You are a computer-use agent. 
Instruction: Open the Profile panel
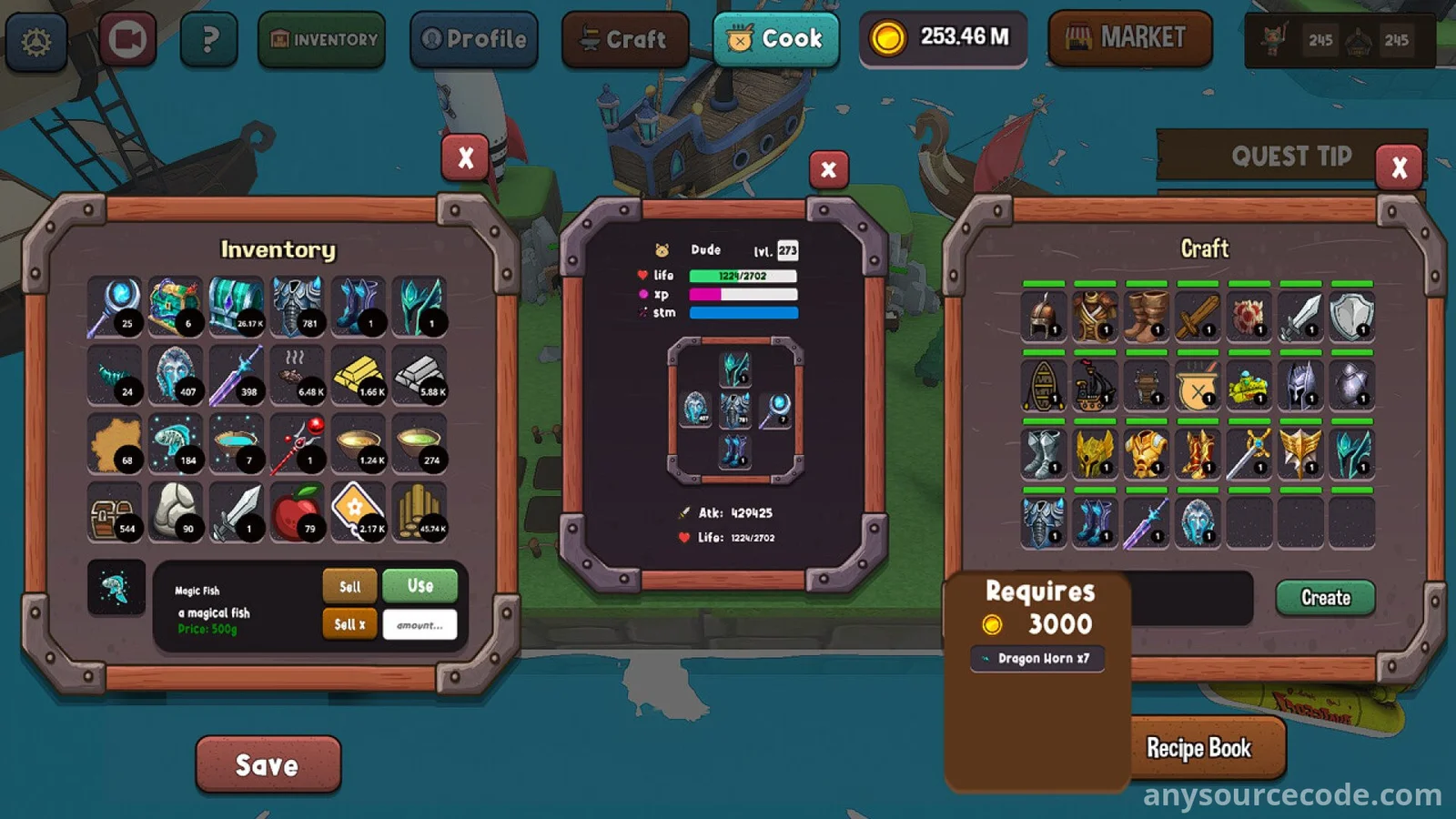474,40
